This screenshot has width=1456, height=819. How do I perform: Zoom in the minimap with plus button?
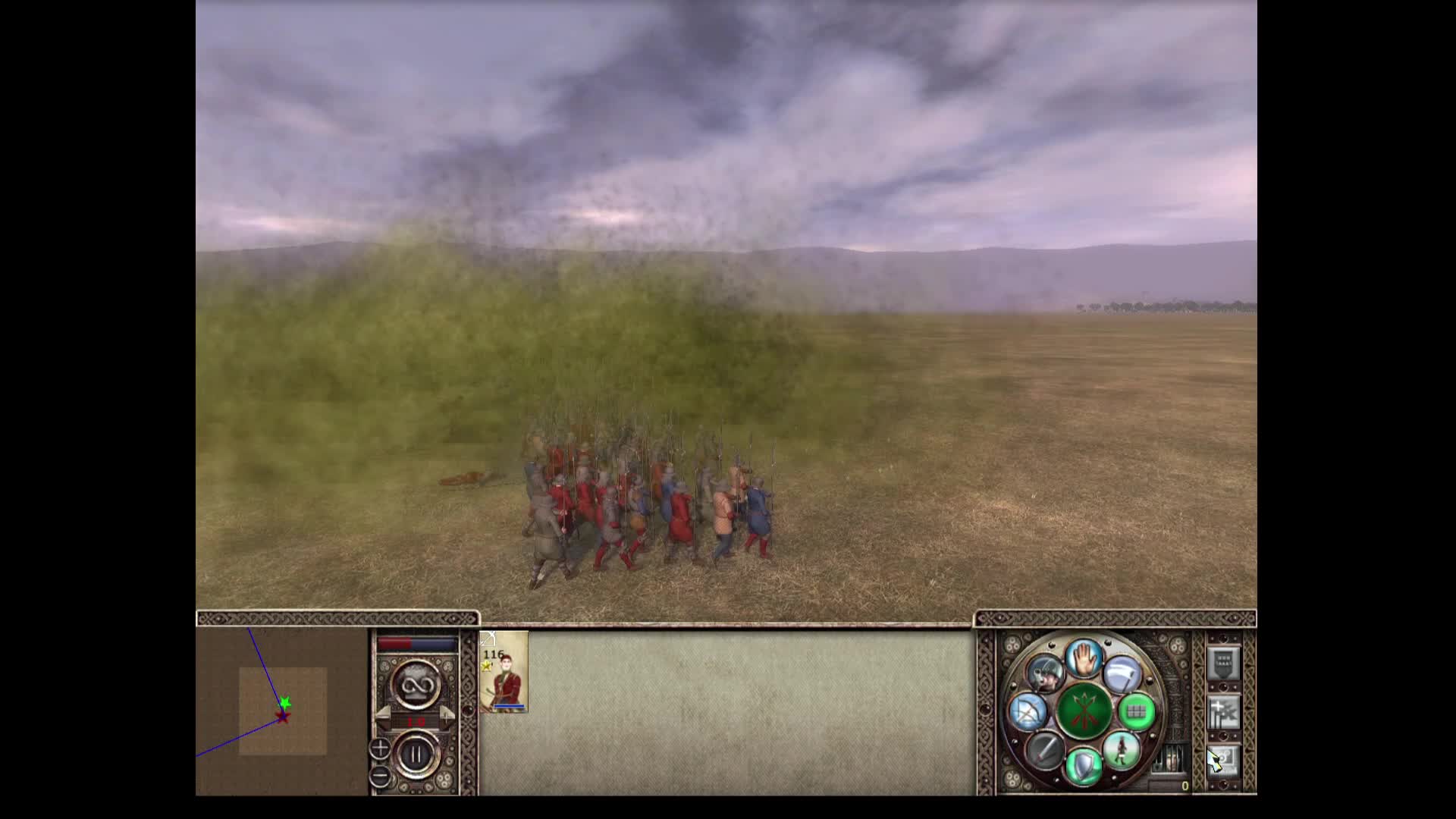click(379, 749)
